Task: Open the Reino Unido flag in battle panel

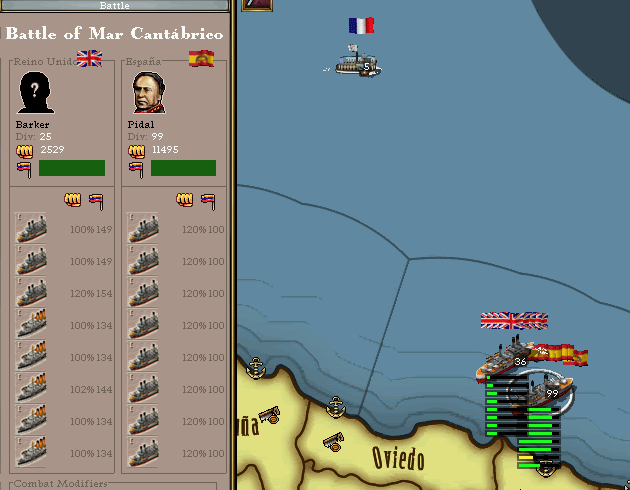Action: tap(90, 58)
